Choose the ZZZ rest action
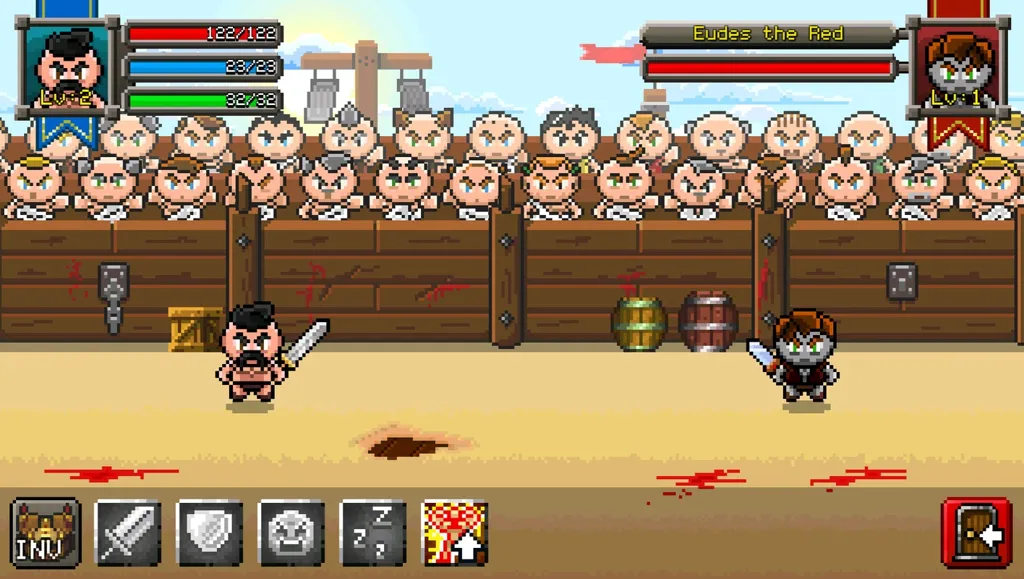 point(374,533)
